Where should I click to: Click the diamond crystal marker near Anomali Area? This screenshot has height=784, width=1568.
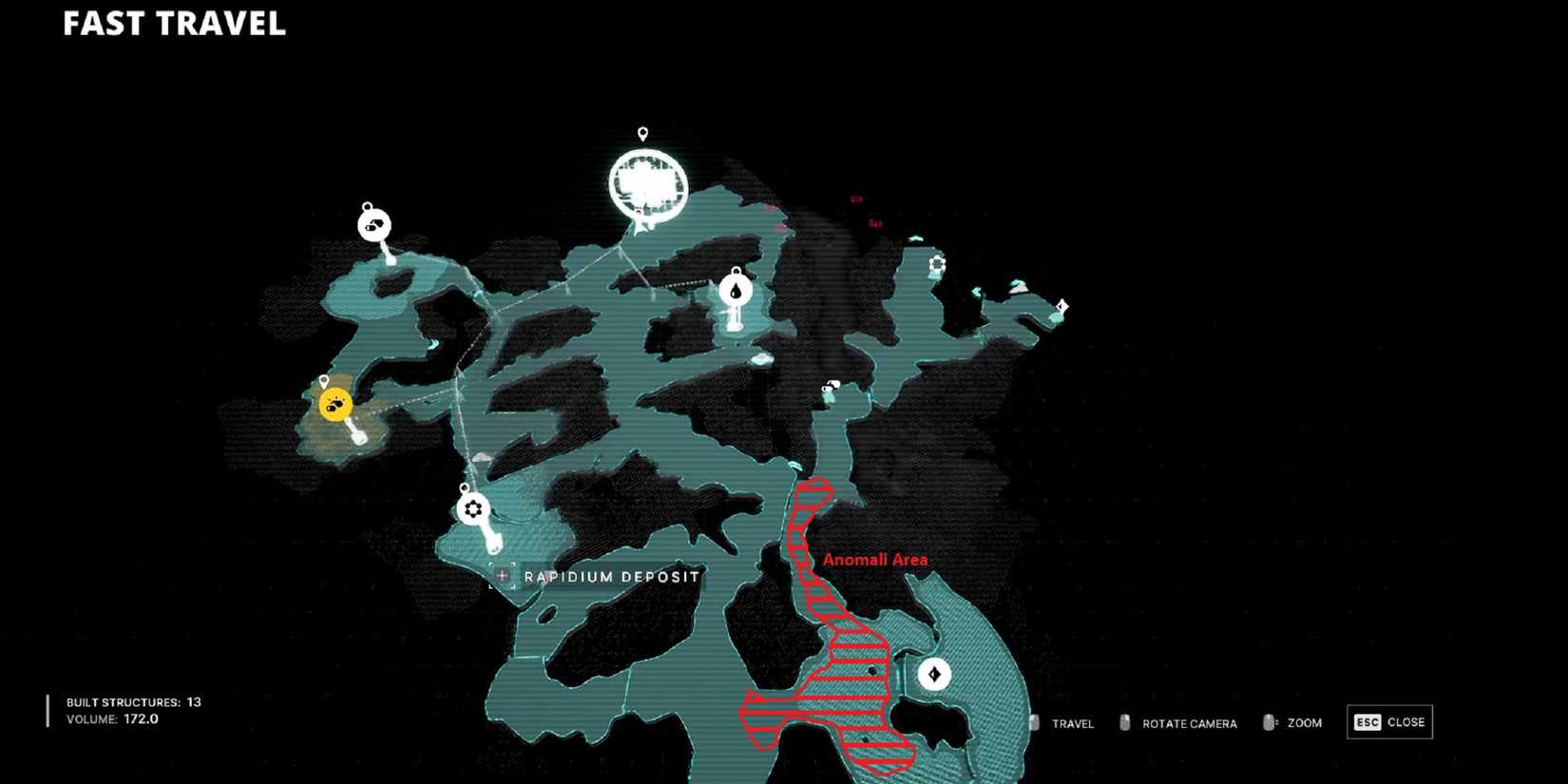click(x=935, y=676)
